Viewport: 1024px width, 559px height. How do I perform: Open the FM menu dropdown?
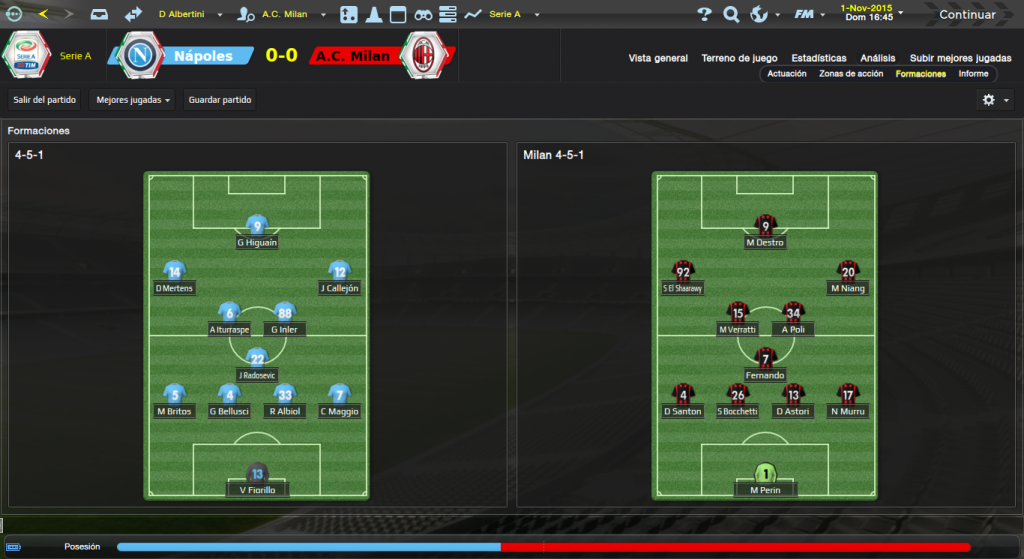pyautogui.click(x=807, y=15)
